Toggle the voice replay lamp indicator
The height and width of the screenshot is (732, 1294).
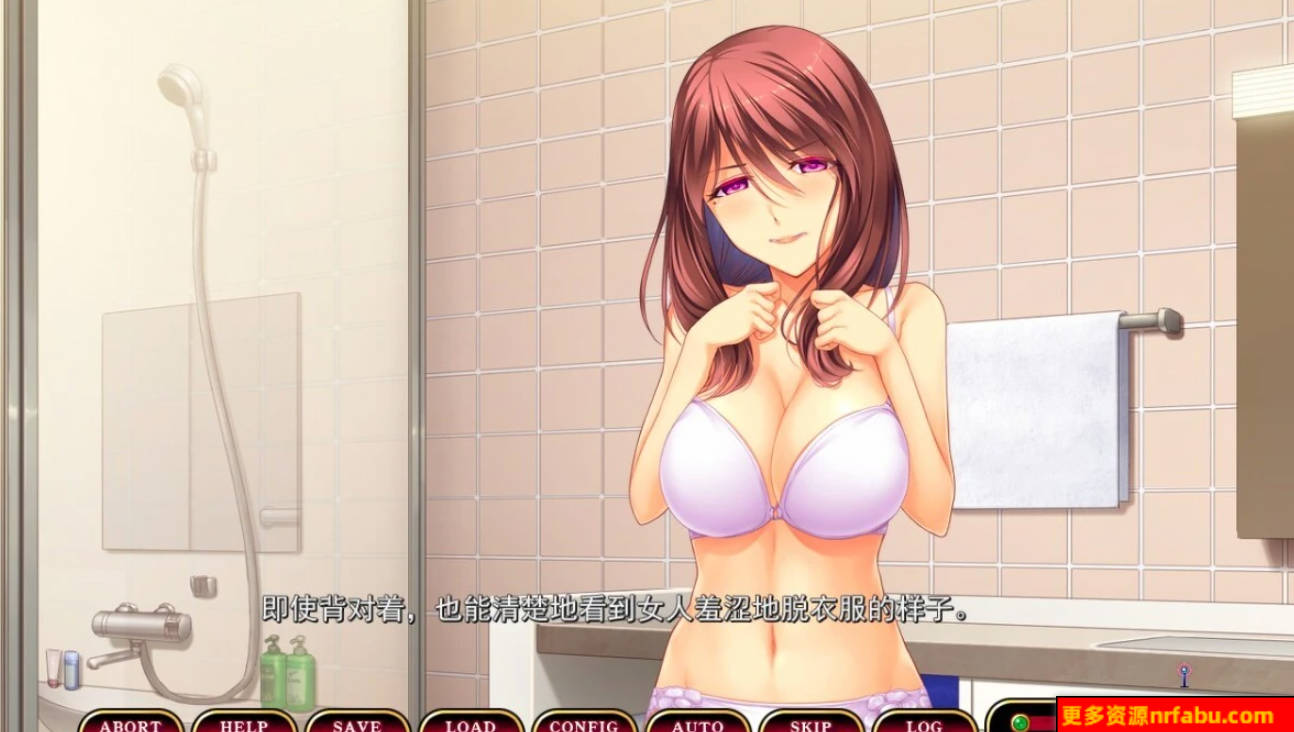coord(1022,721)
